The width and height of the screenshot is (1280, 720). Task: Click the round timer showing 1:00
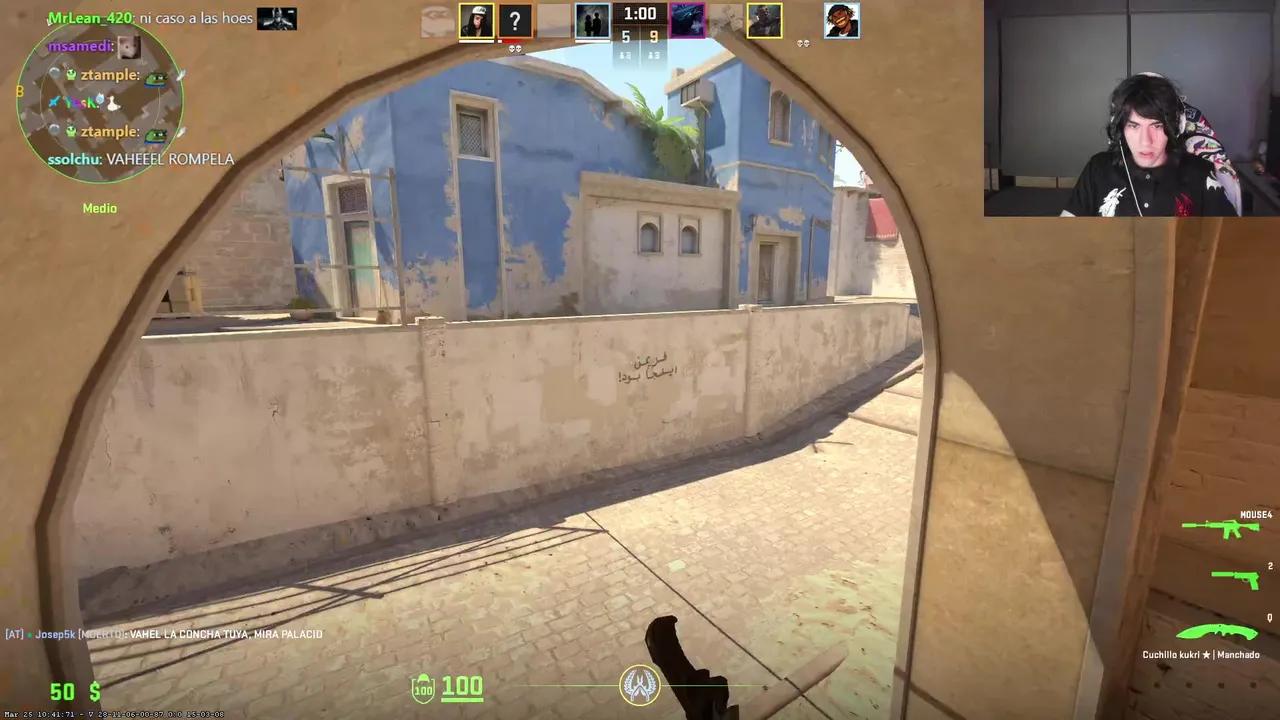click(639, 14)
